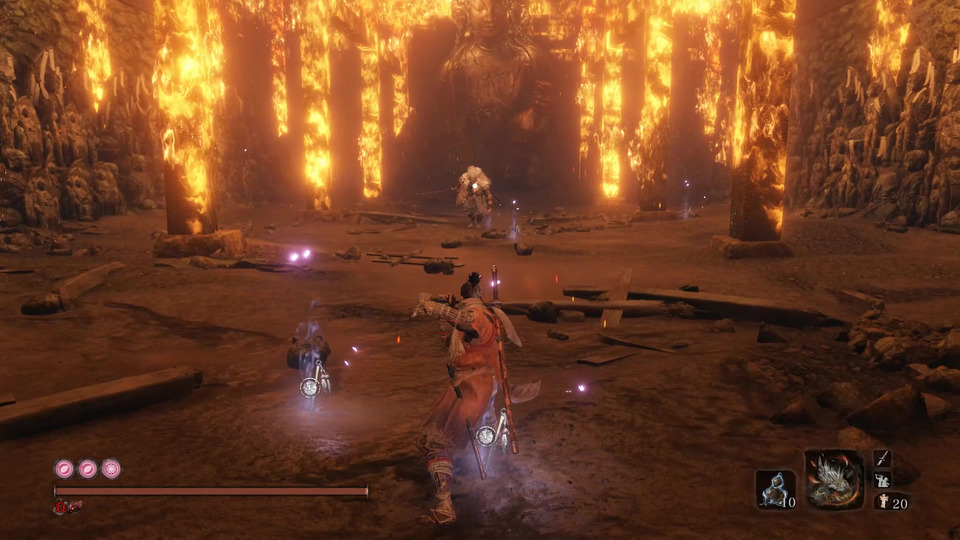
Task: Select the healing gourd quick item slot
Action: pos(775,489)
